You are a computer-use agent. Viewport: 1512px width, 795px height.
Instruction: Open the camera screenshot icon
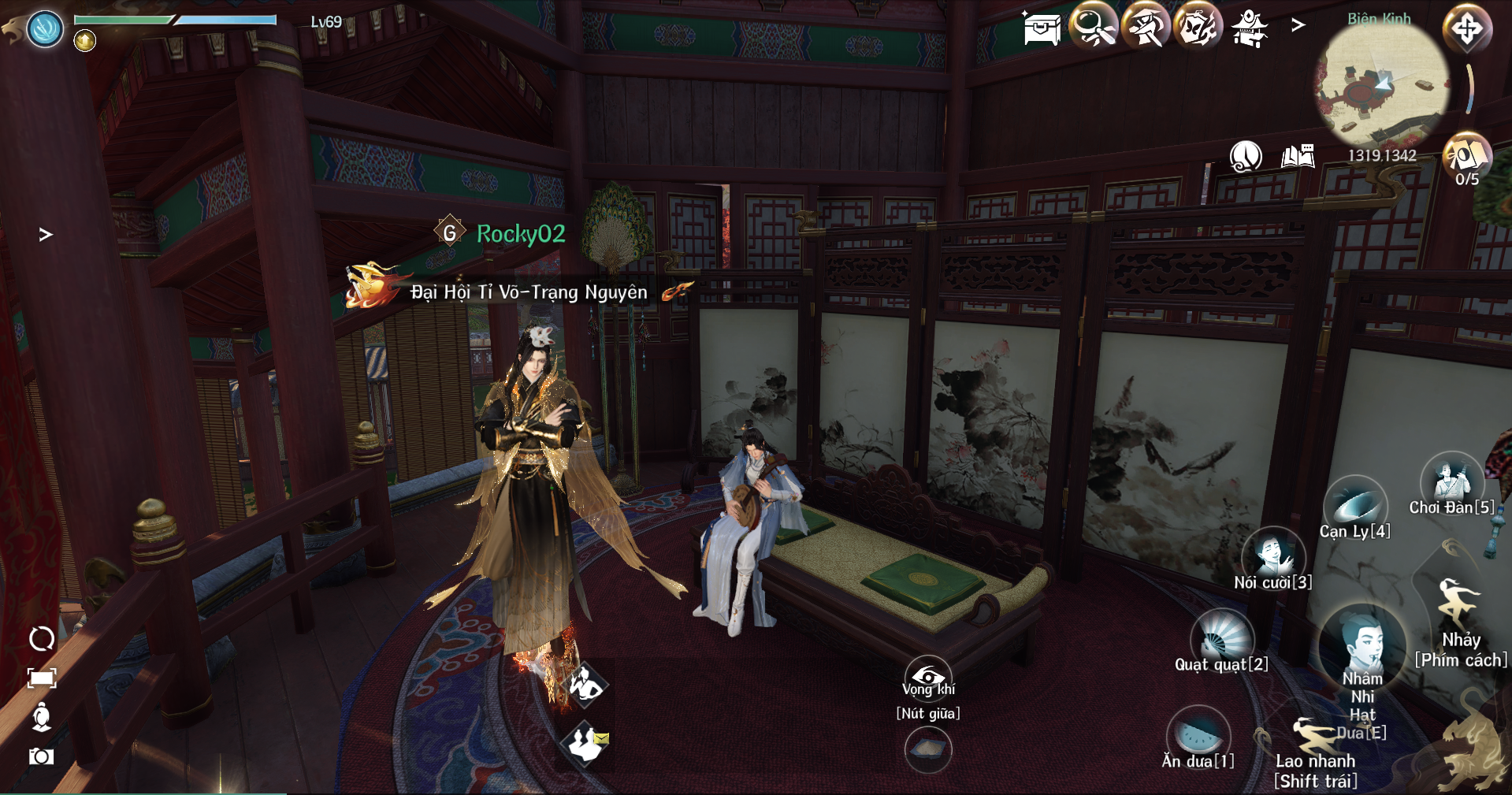coord(41,756)
